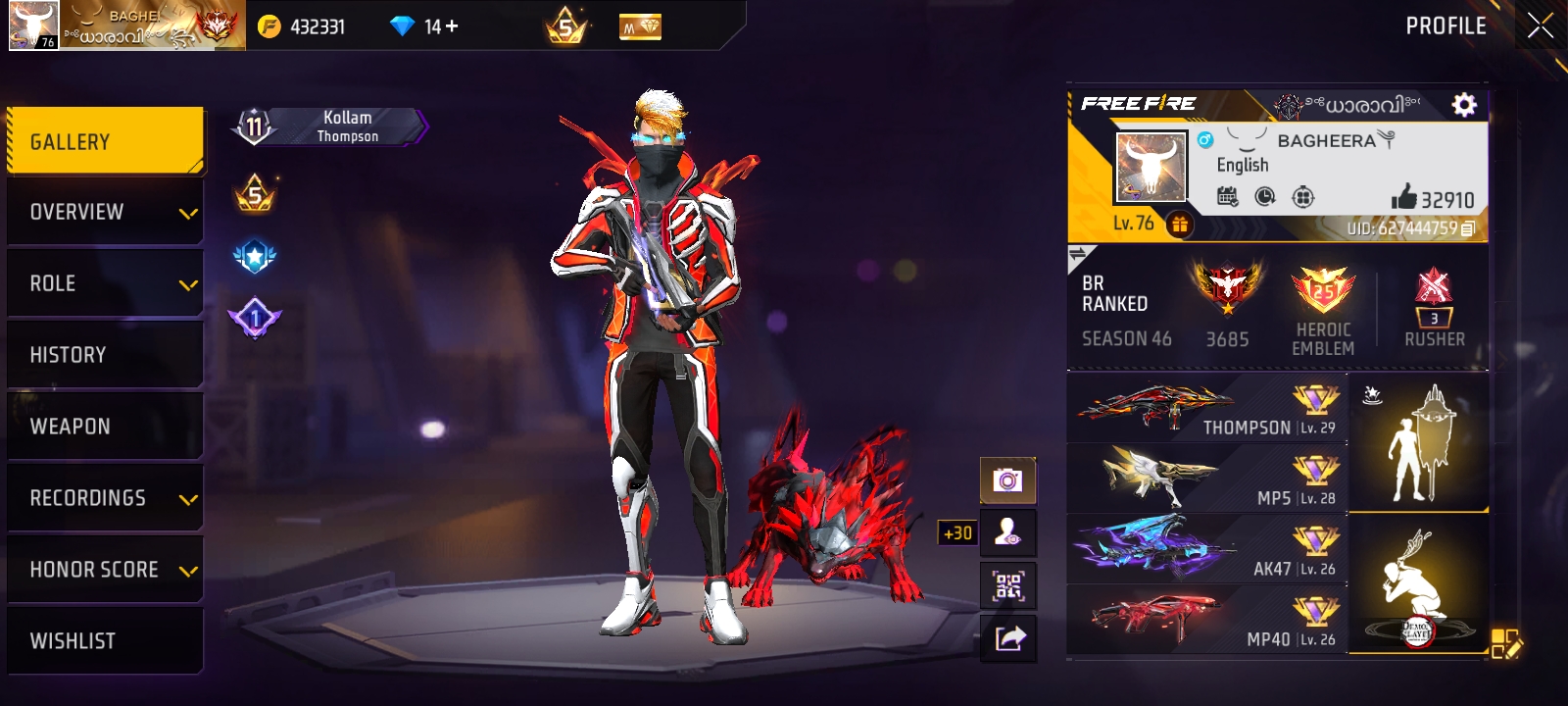
Task: Select the Thompson Lv. 29 weapon row
Action: click(x=1207, y=409)
